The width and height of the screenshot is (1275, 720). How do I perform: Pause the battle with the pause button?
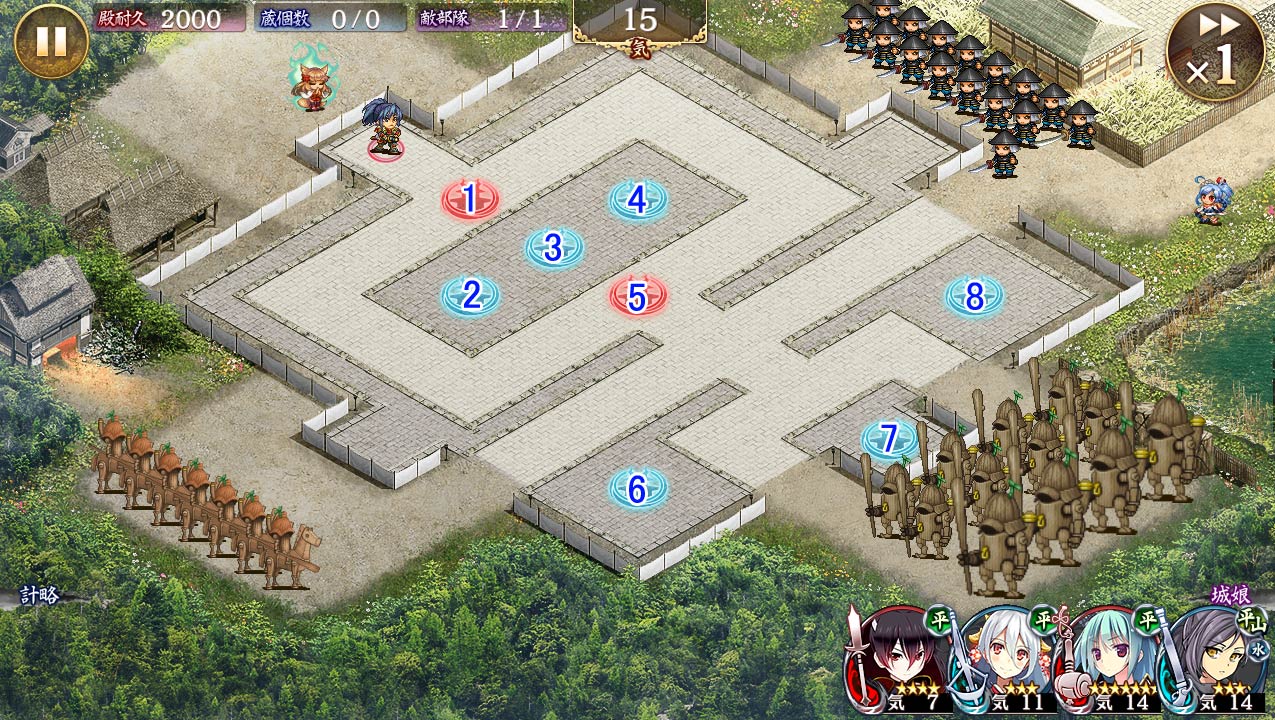point(51,41)
